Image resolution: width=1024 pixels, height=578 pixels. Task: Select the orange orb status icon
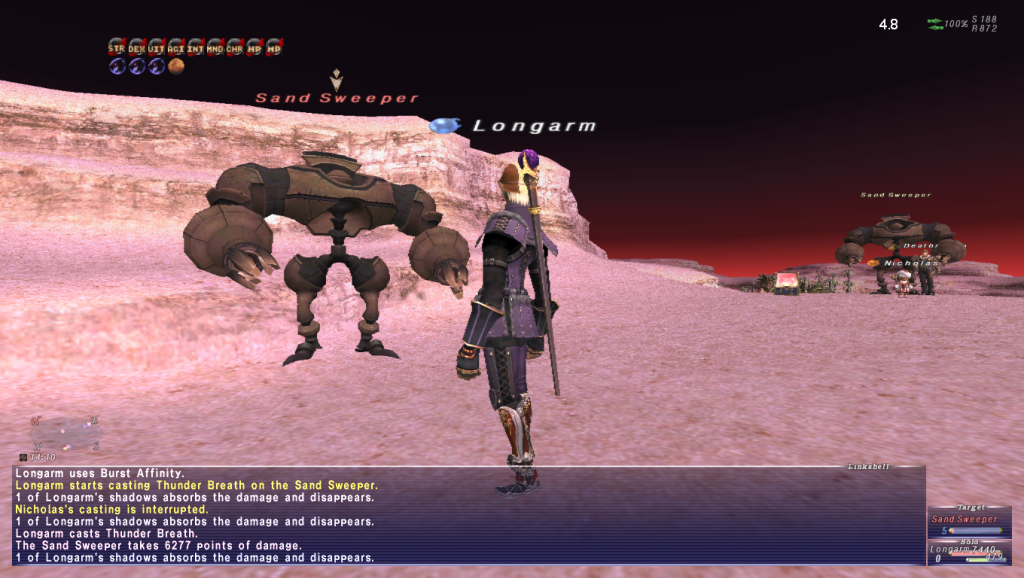(x=176, y=66)
